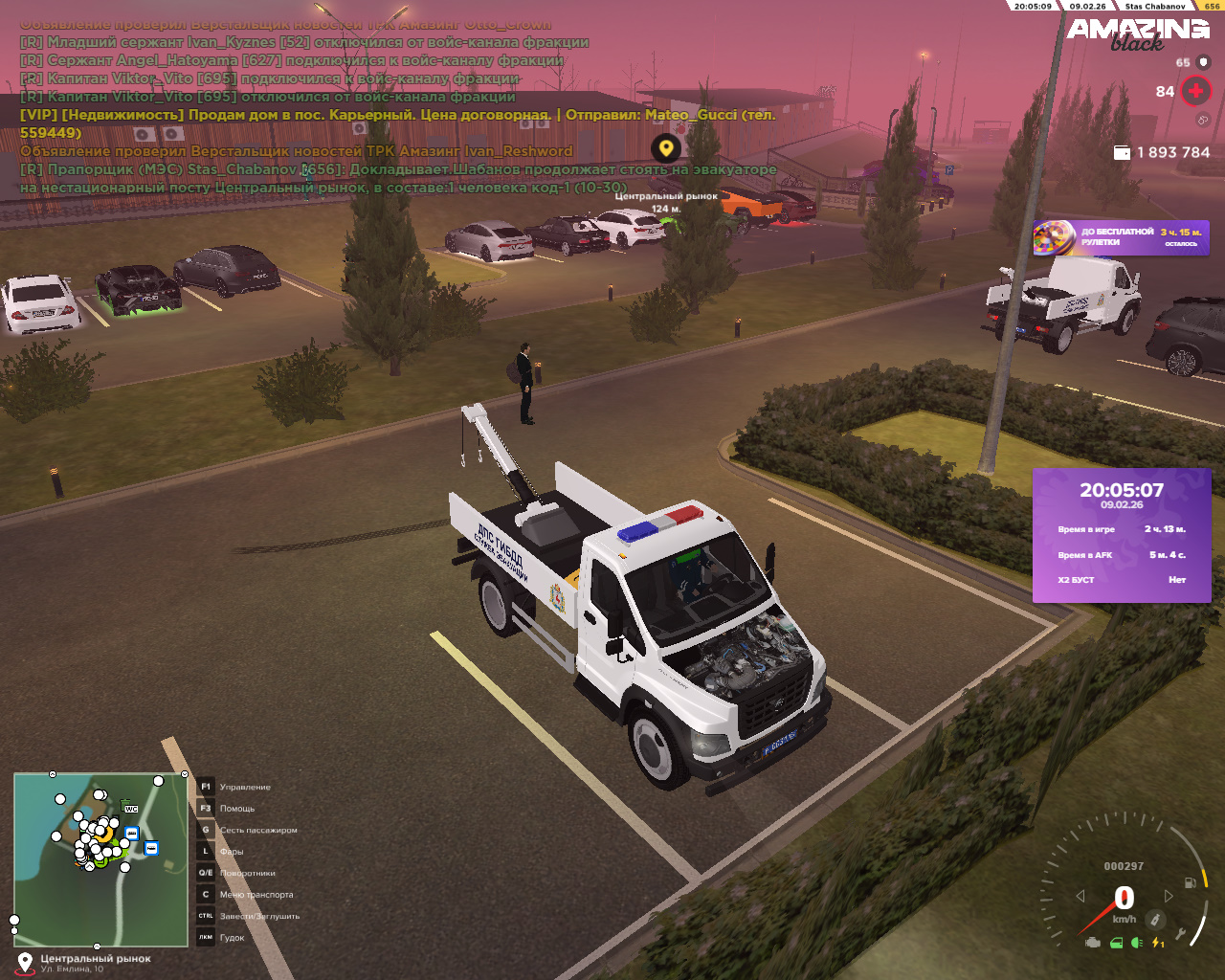Toggle the left turn signal arrow
The height and width of the screenshot is (980, 1225).
[1080, 896]
